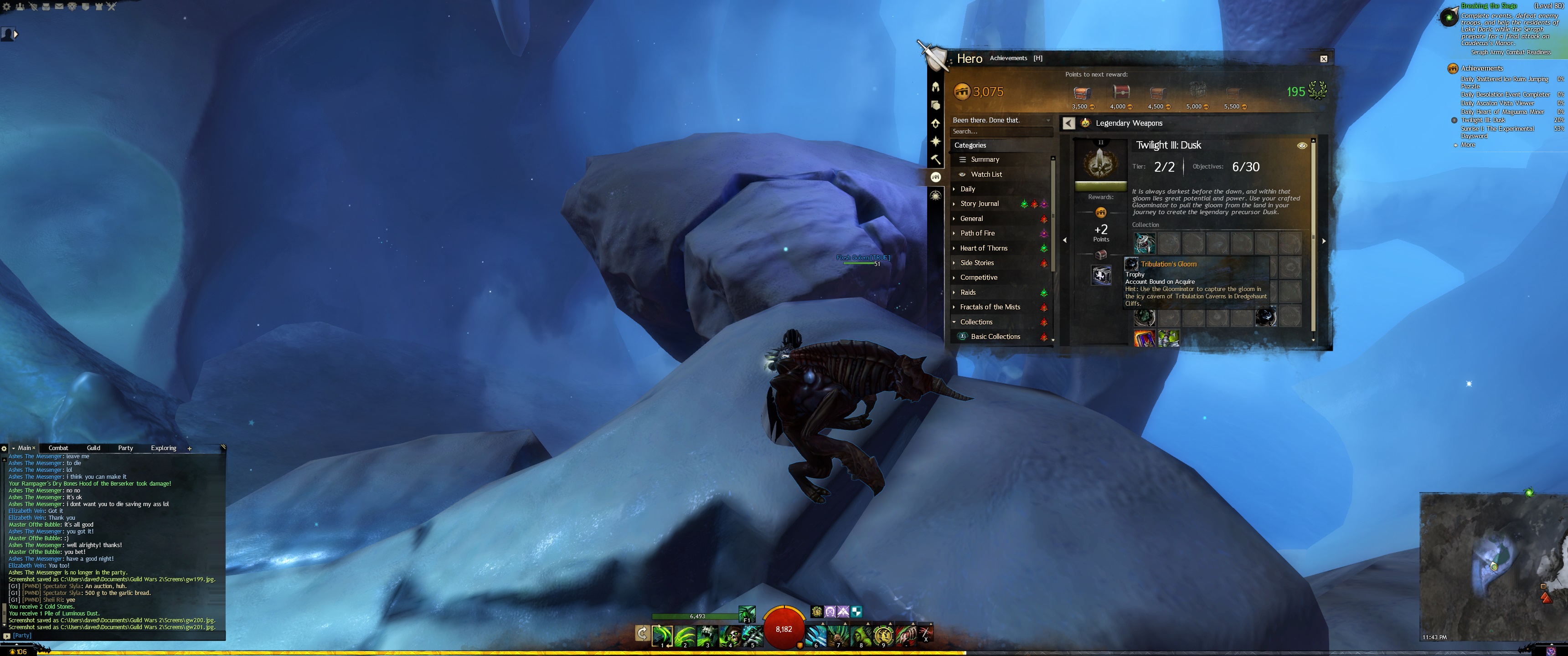
Task: Close the Hero achievements panel
Action: 1323,59
